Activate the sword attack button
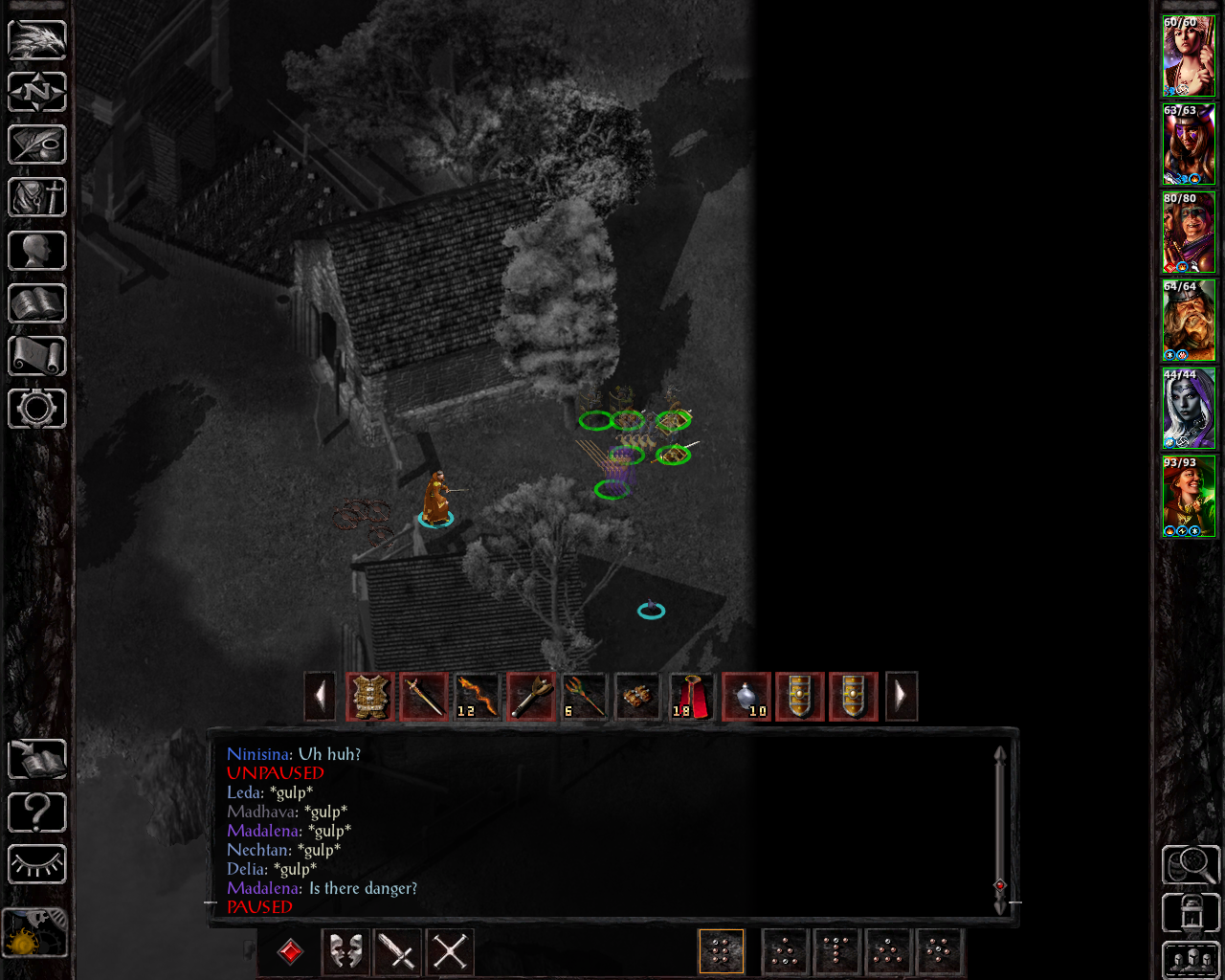This screenshot has height=980, width=1225. click(x=397, y=951)
